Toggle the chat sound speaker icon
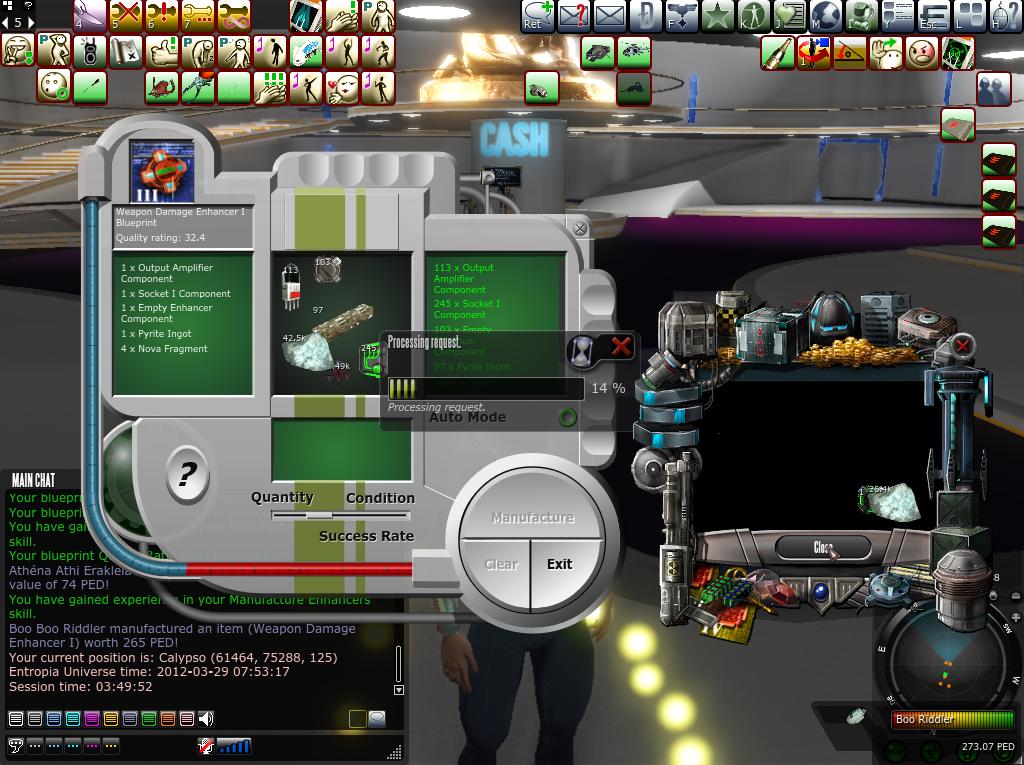1024x765 pixels. 206,718
